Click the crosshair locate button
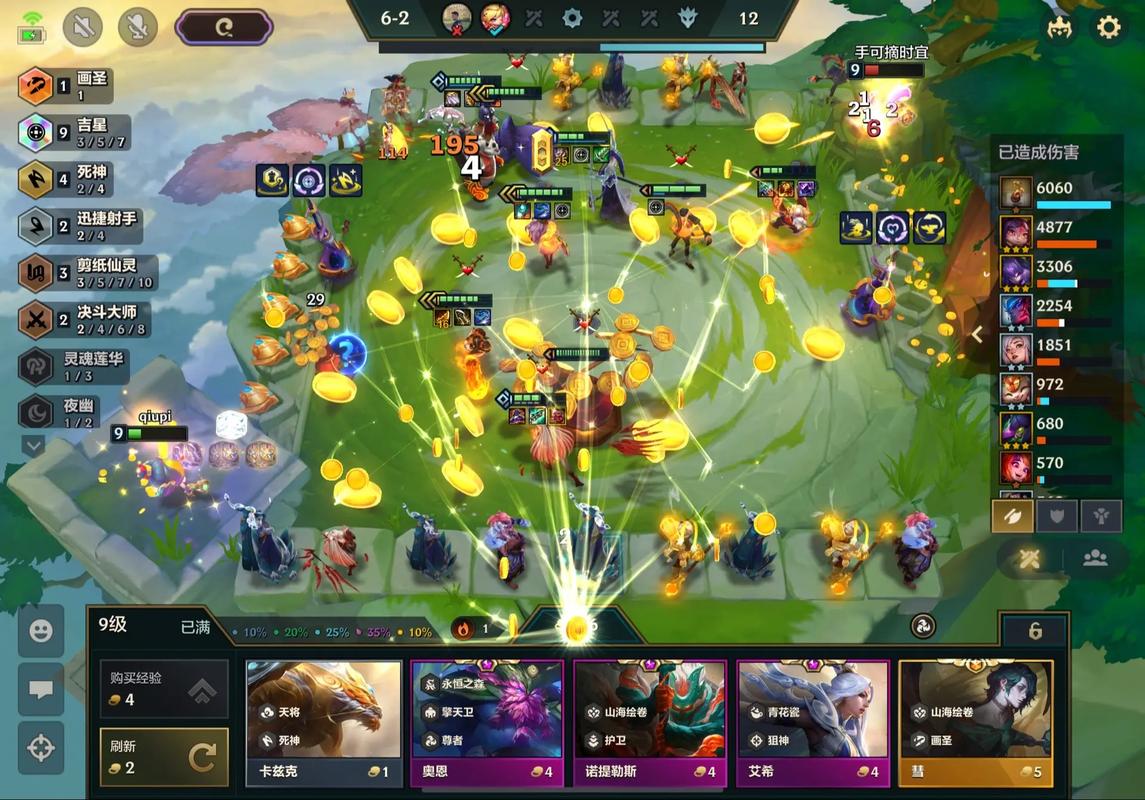Viewport: 1145px width, 800px height. tap(41, 748)
